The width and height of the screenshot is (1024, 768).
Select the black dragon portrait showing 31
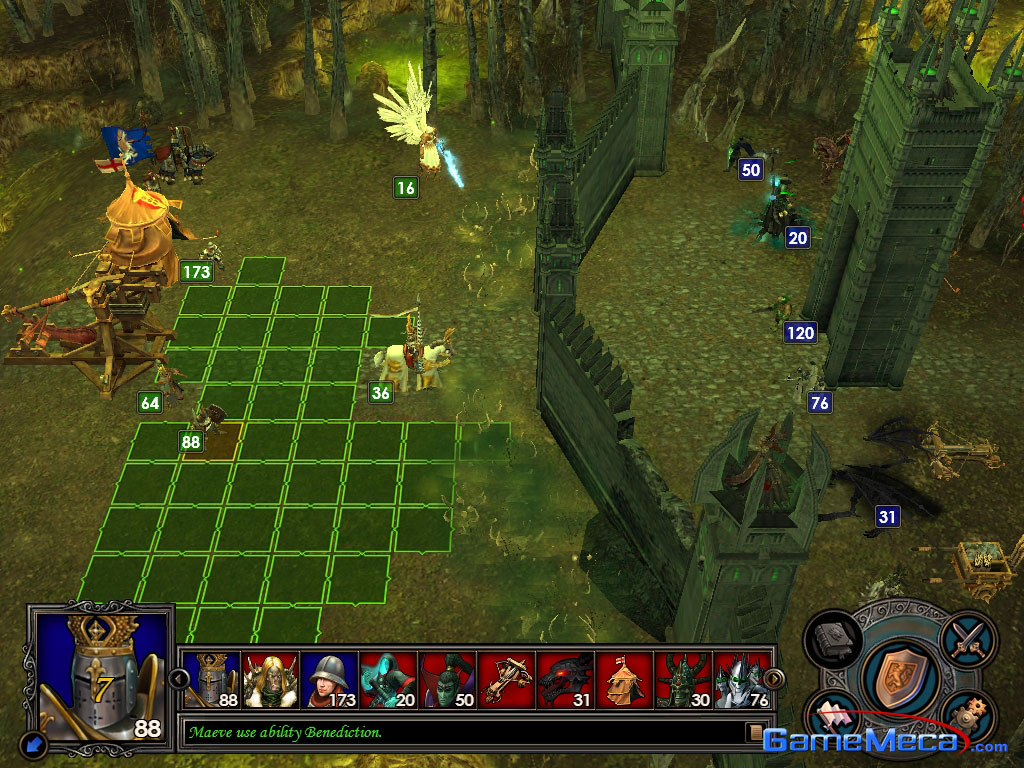565,680
